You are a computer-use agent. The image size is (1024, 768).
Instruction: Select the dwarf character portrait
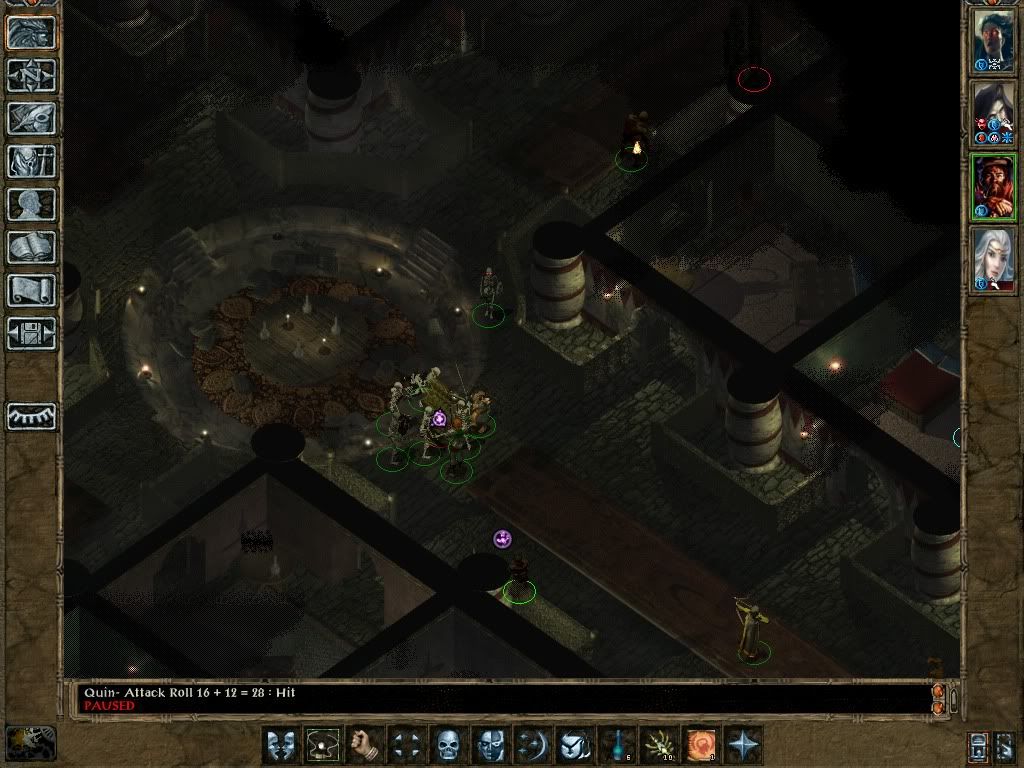coord(994,186)
